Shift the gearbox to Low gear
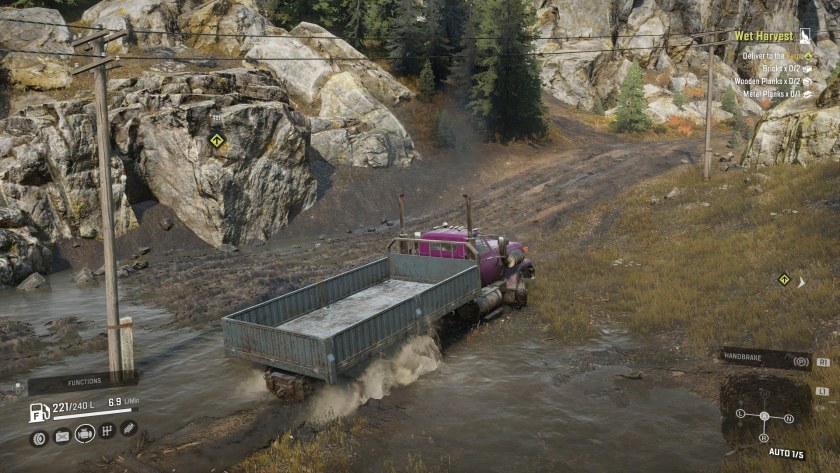This screenshot has height=473, width=840. pos(740,413)
